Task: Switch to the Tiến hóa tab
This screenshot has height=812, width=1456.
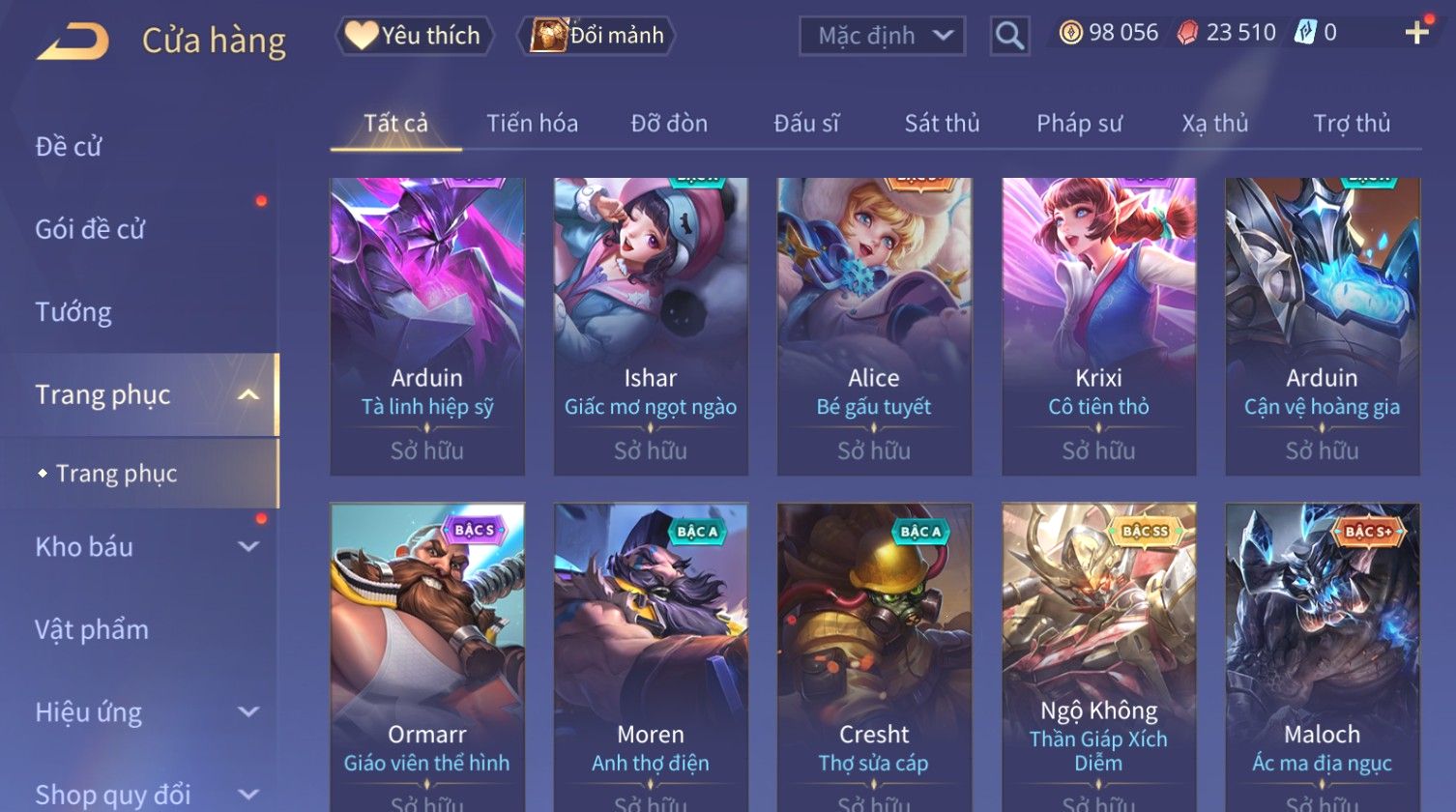Action: pyautogui.click(x=532, y=124)
